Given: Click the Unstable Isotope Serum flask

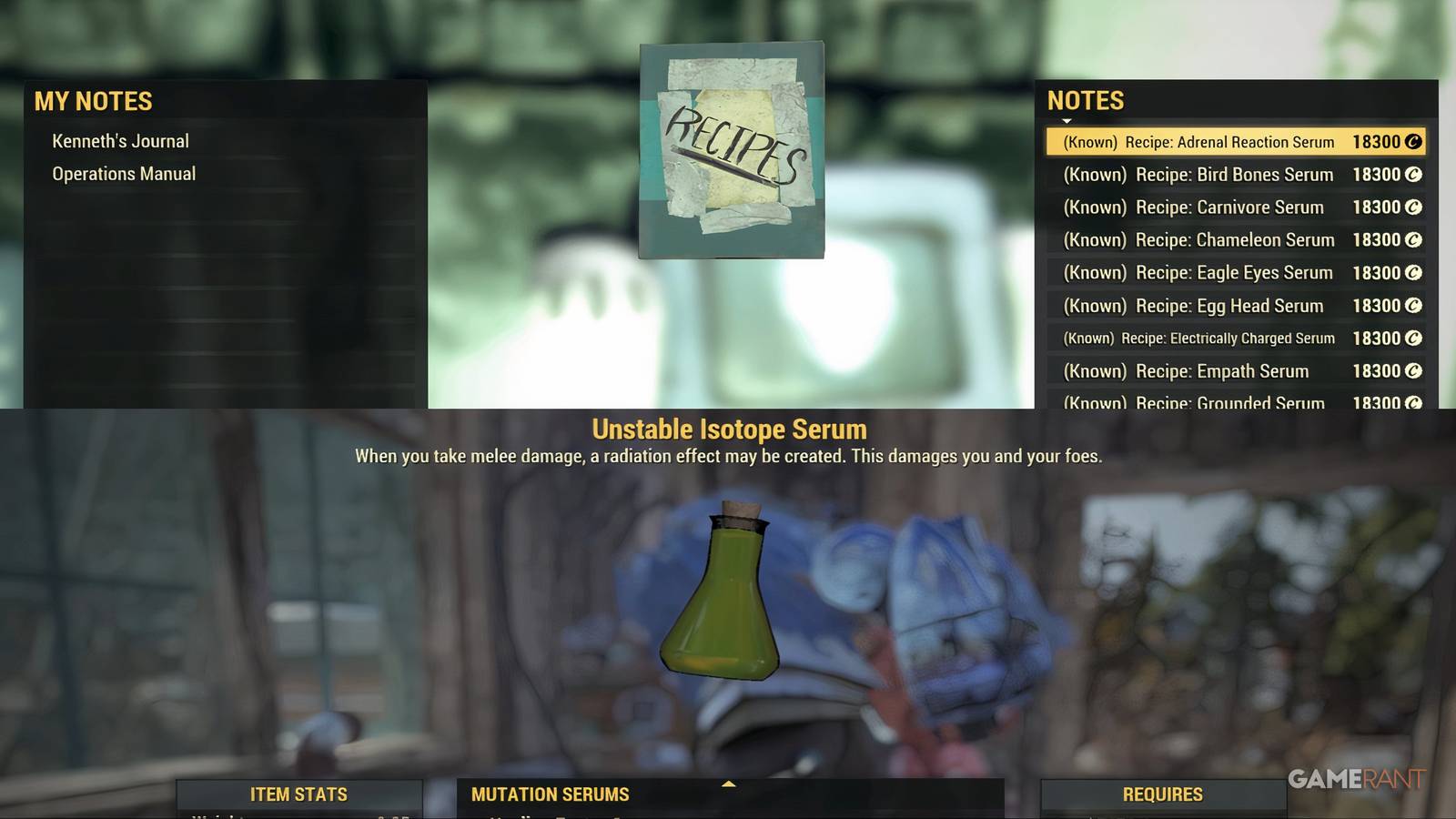Looking at the screenshot, I should tap(723, 601).
